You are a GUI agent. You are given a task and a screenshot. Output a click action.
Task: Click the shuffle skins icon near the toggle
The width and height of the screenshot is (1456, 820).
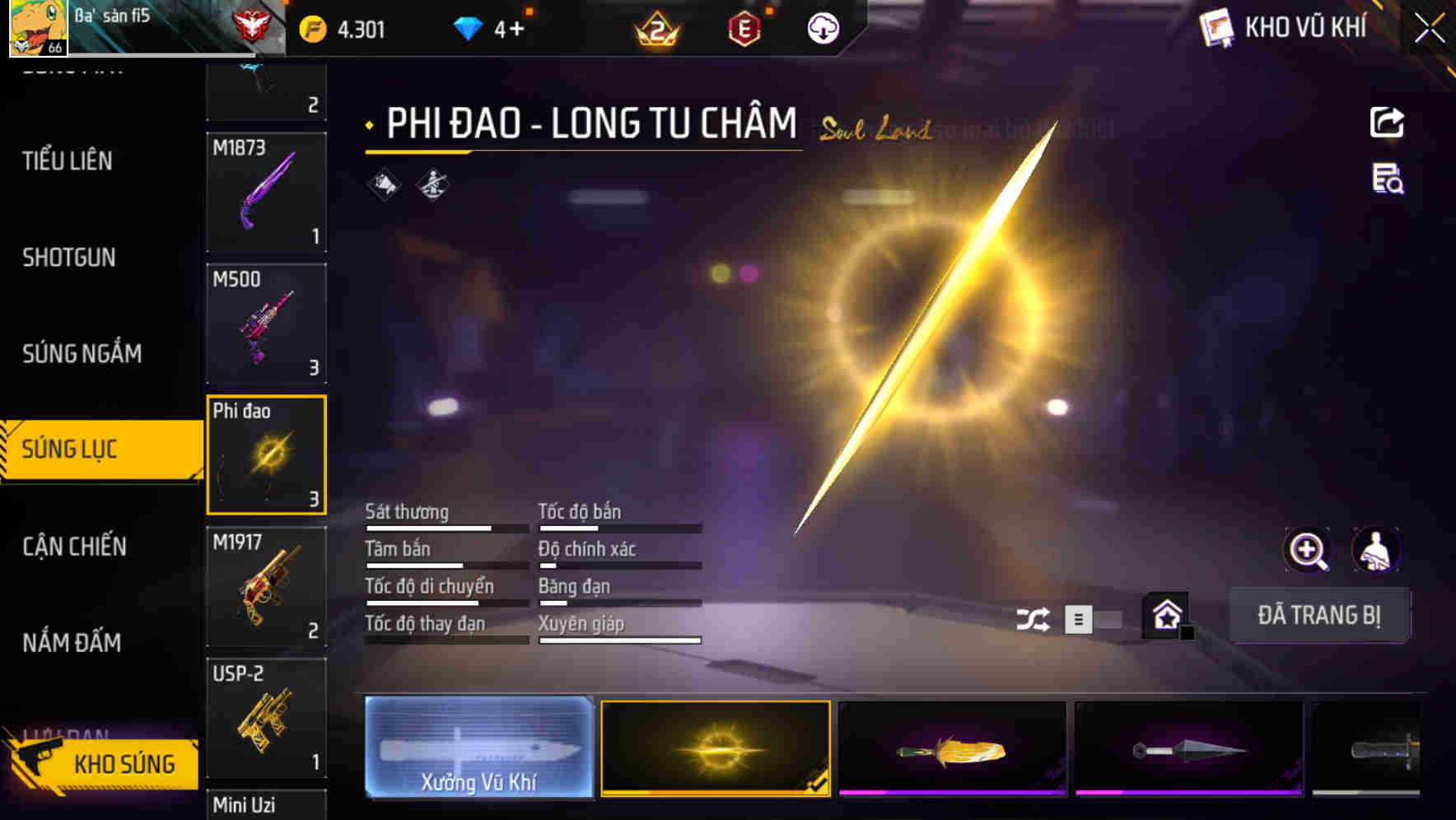(x=1032, y=617)
